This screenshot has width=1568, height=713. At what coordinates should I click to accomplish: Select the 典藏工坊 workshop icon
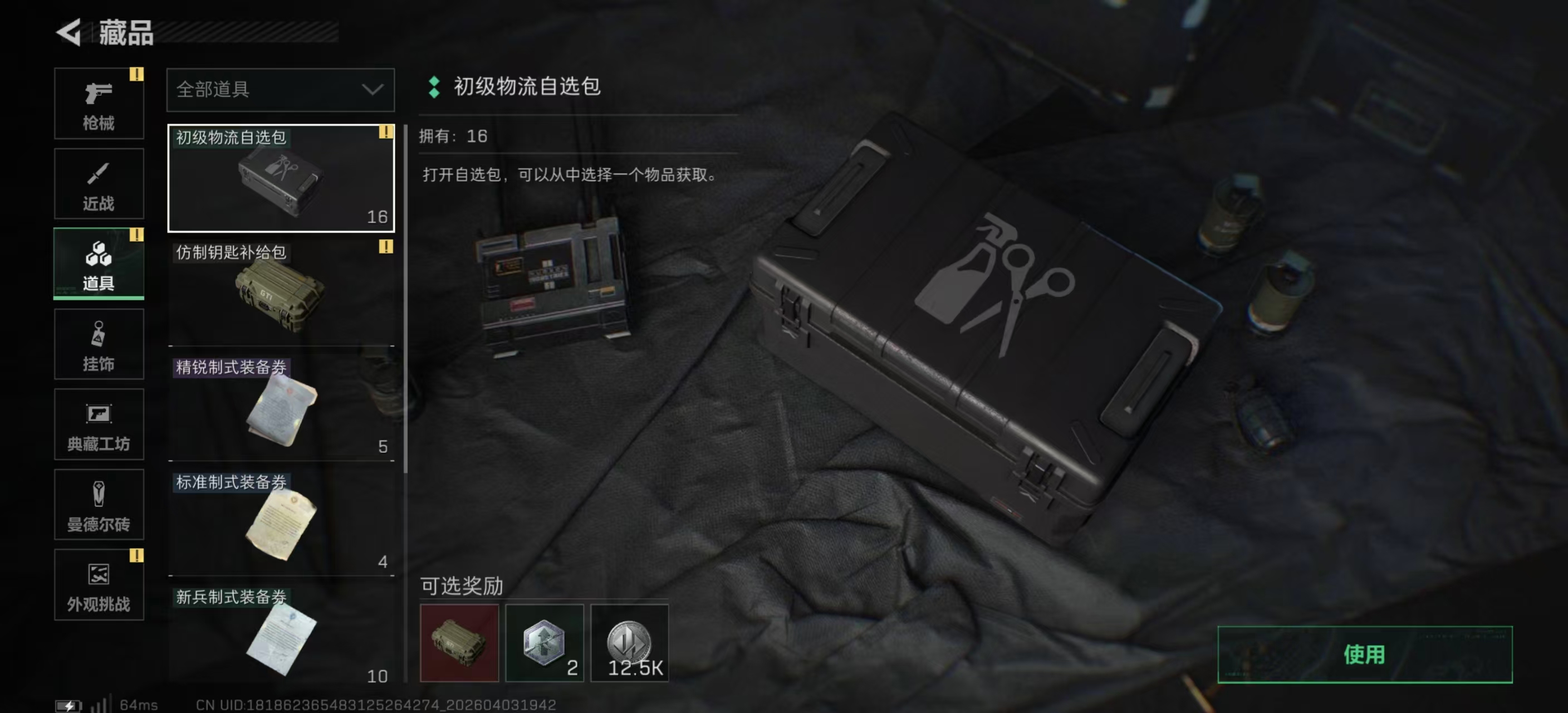(99, 424)
